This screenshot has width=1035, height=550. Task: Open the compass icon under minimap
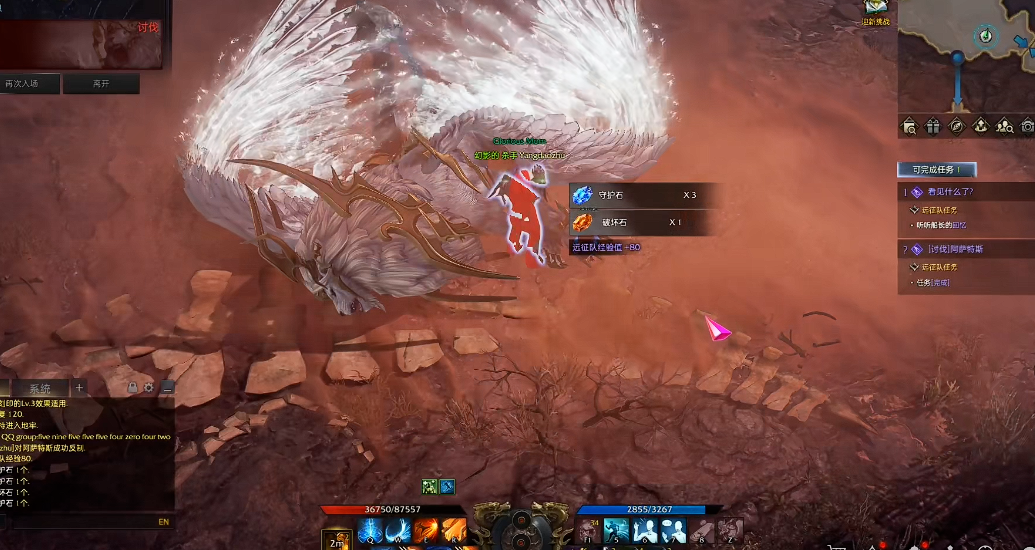click(x=956, y=126)
